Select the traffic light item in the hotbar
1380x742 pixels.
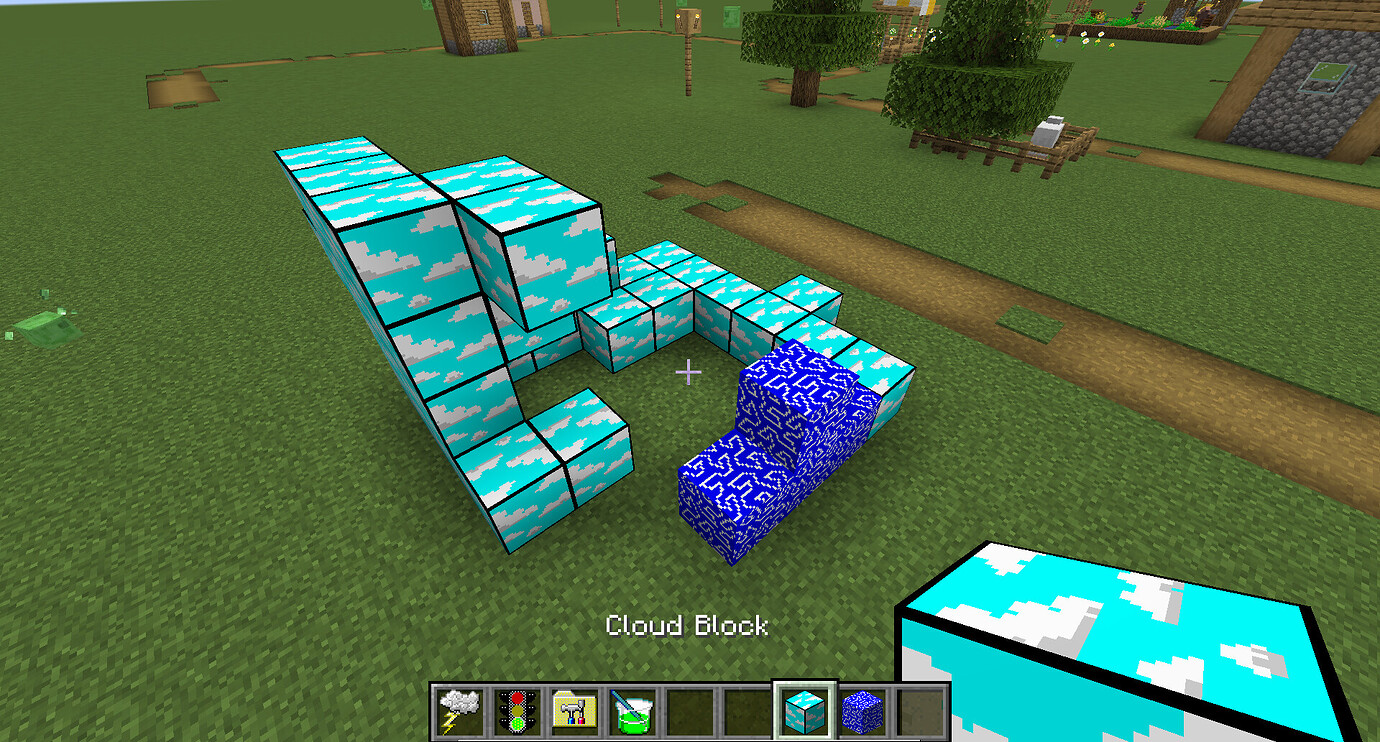coord(516,710)
